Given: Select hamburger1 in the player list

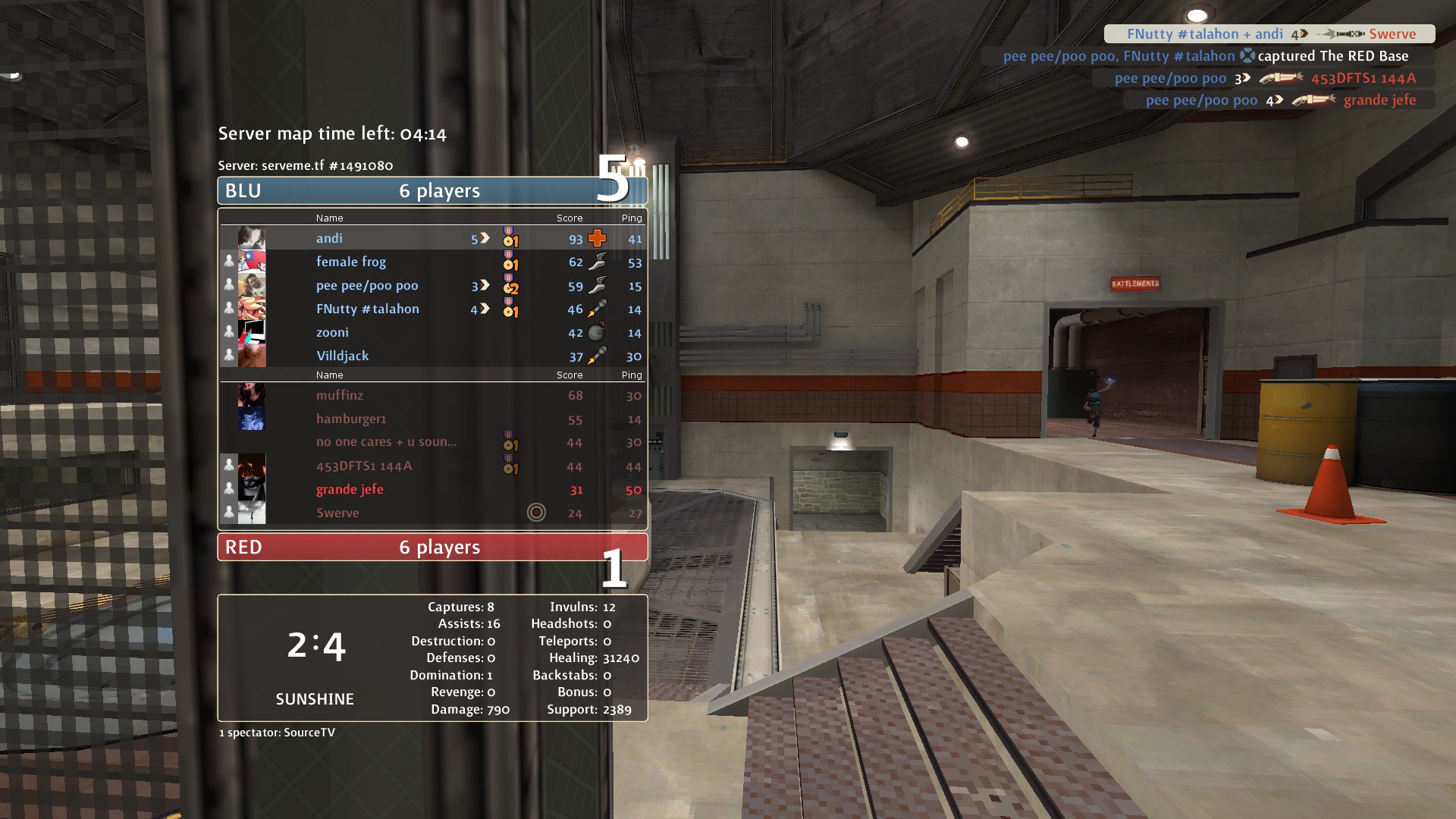Looking at the screenshot, I should (x=351, y=419).
